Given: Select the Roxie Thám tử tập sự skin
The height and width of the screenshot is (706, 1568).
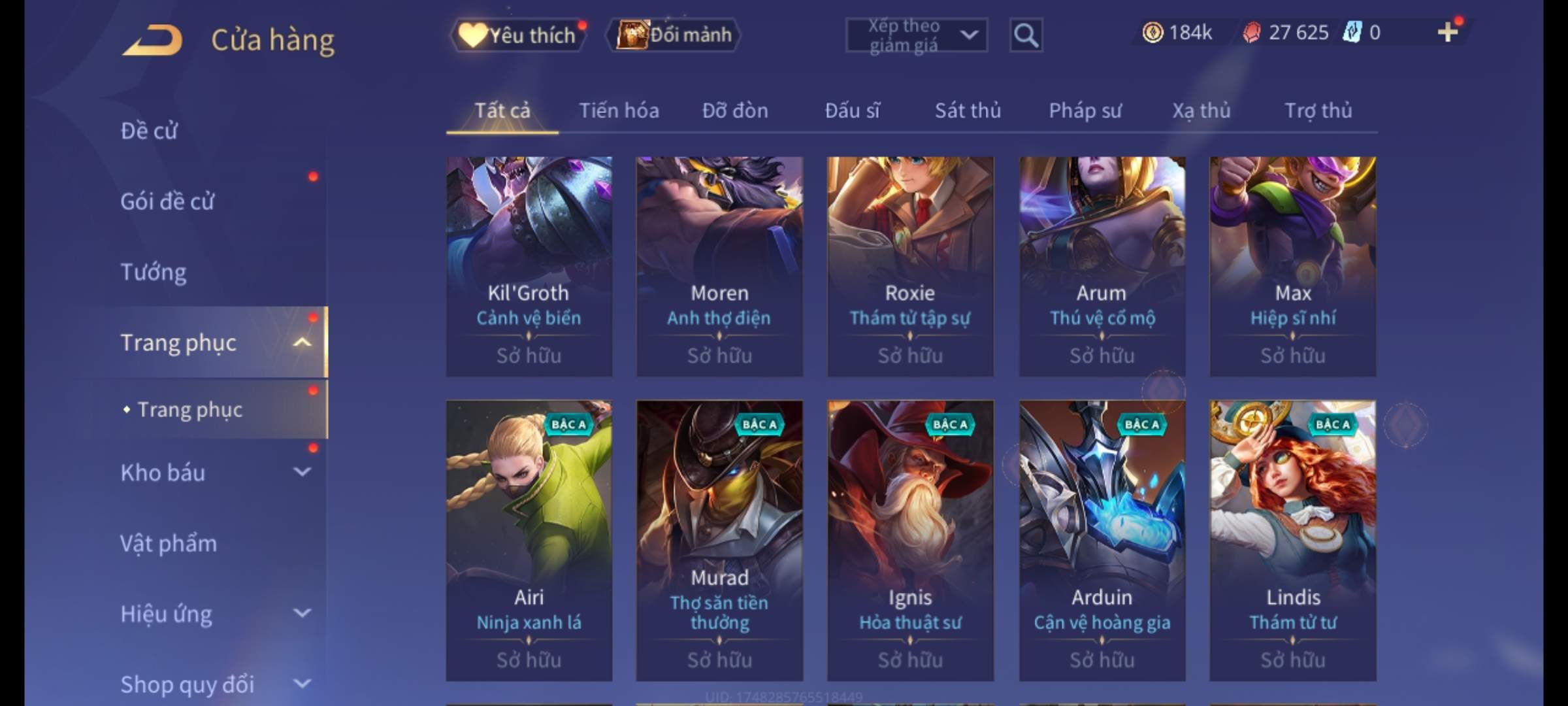Looking at the screenshot, I should point(910,266).
